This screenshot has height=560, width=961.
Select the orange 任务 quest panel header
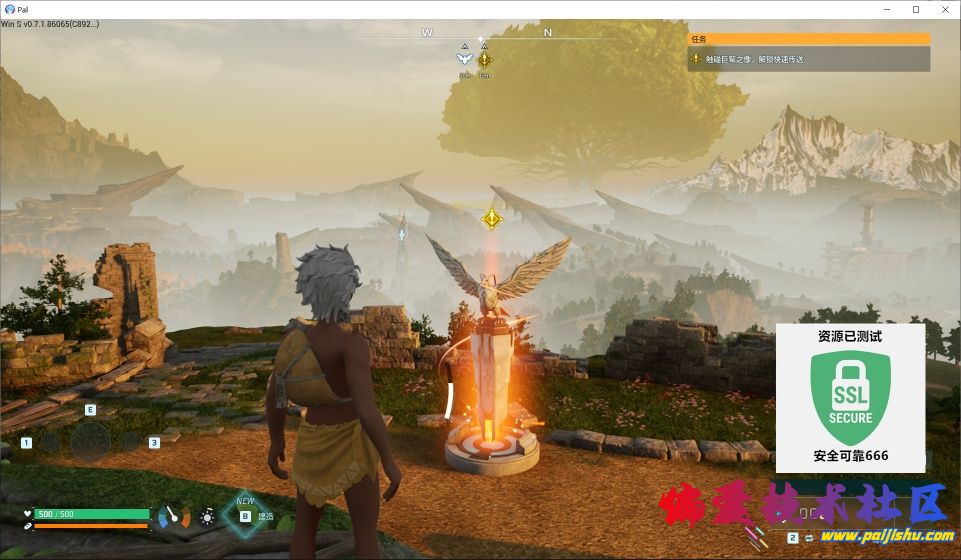click(808, 39)
